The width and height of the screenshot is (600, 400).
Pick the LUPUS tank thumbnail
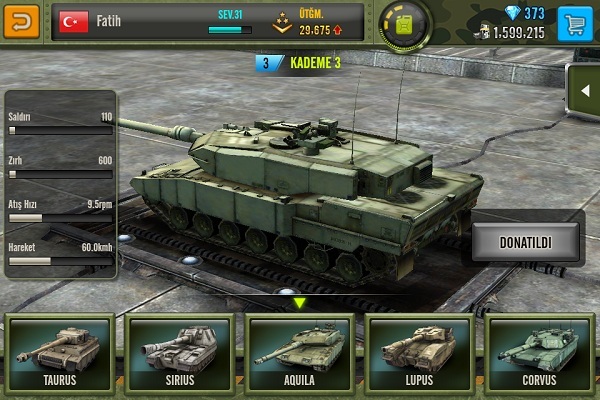420,352
